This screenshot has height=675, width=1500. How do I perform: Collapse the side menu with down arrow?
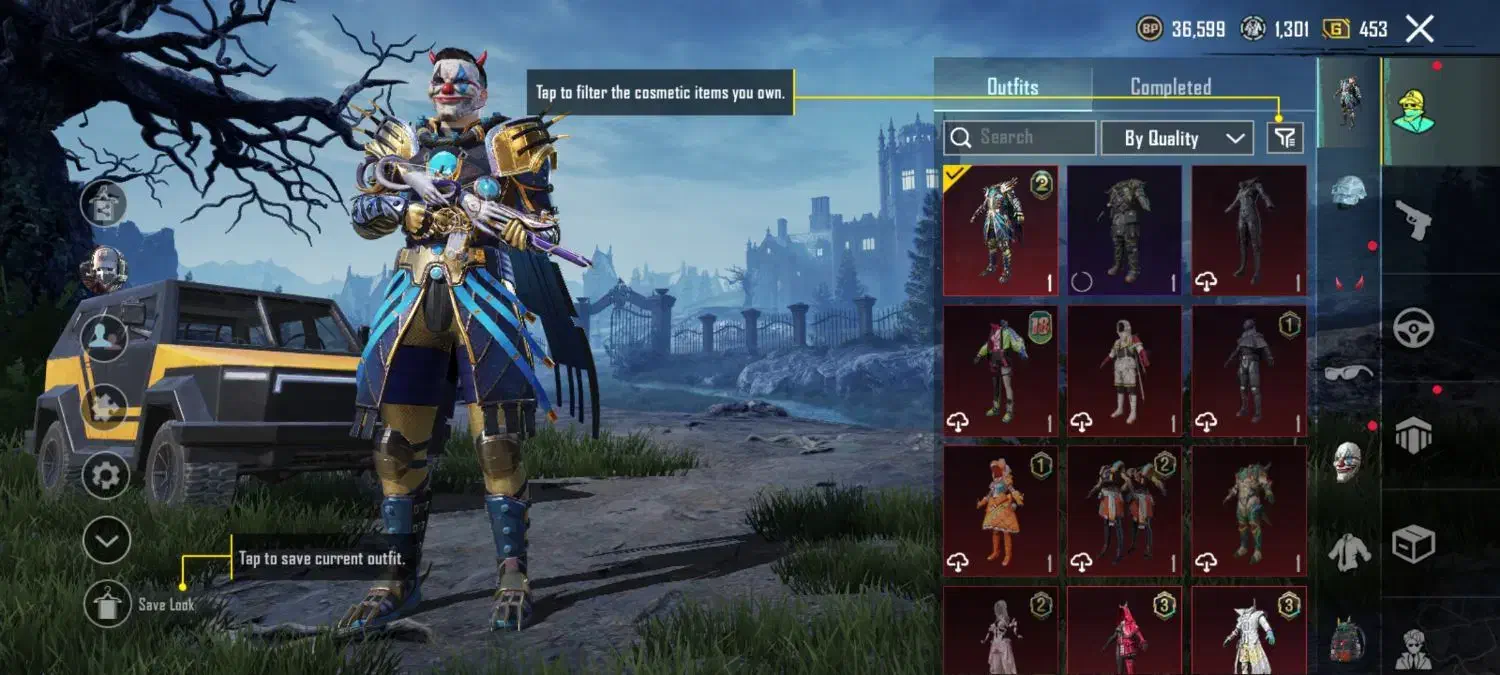(x=106, y=541)
